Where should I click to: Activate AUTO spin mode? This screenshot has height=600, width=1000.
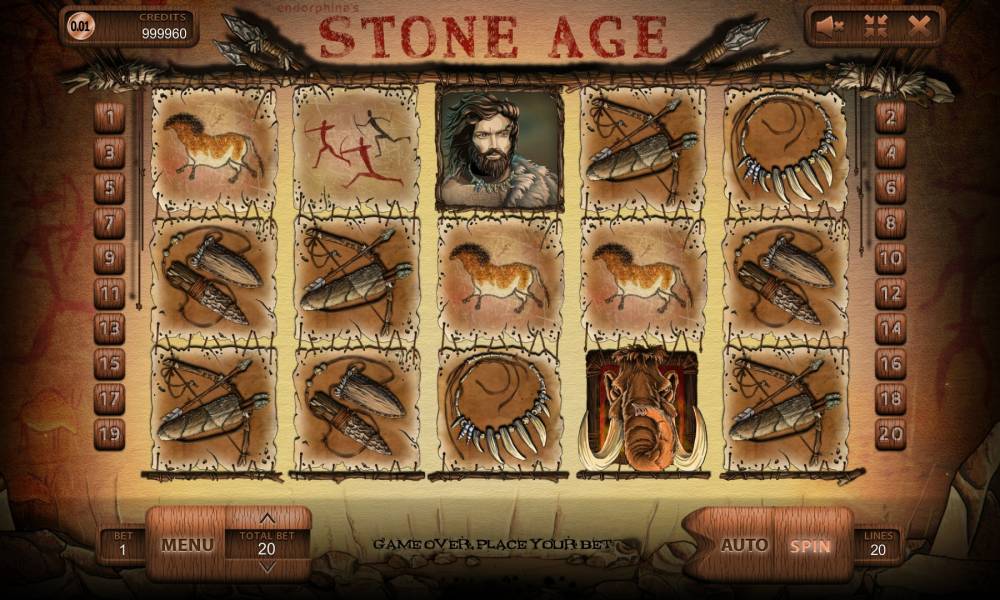[x=744, y=546]
